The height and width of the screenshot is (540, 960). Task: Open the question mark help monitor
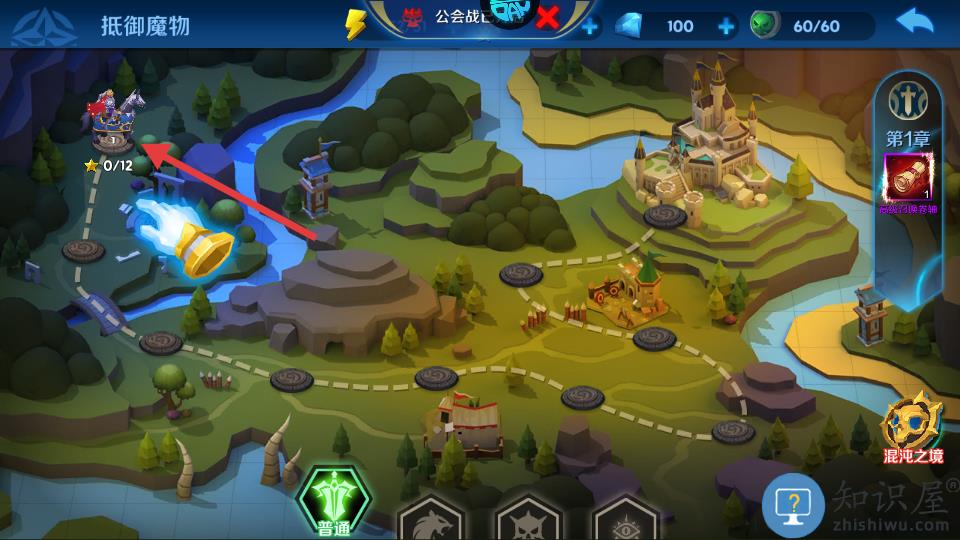coord(793,505)
